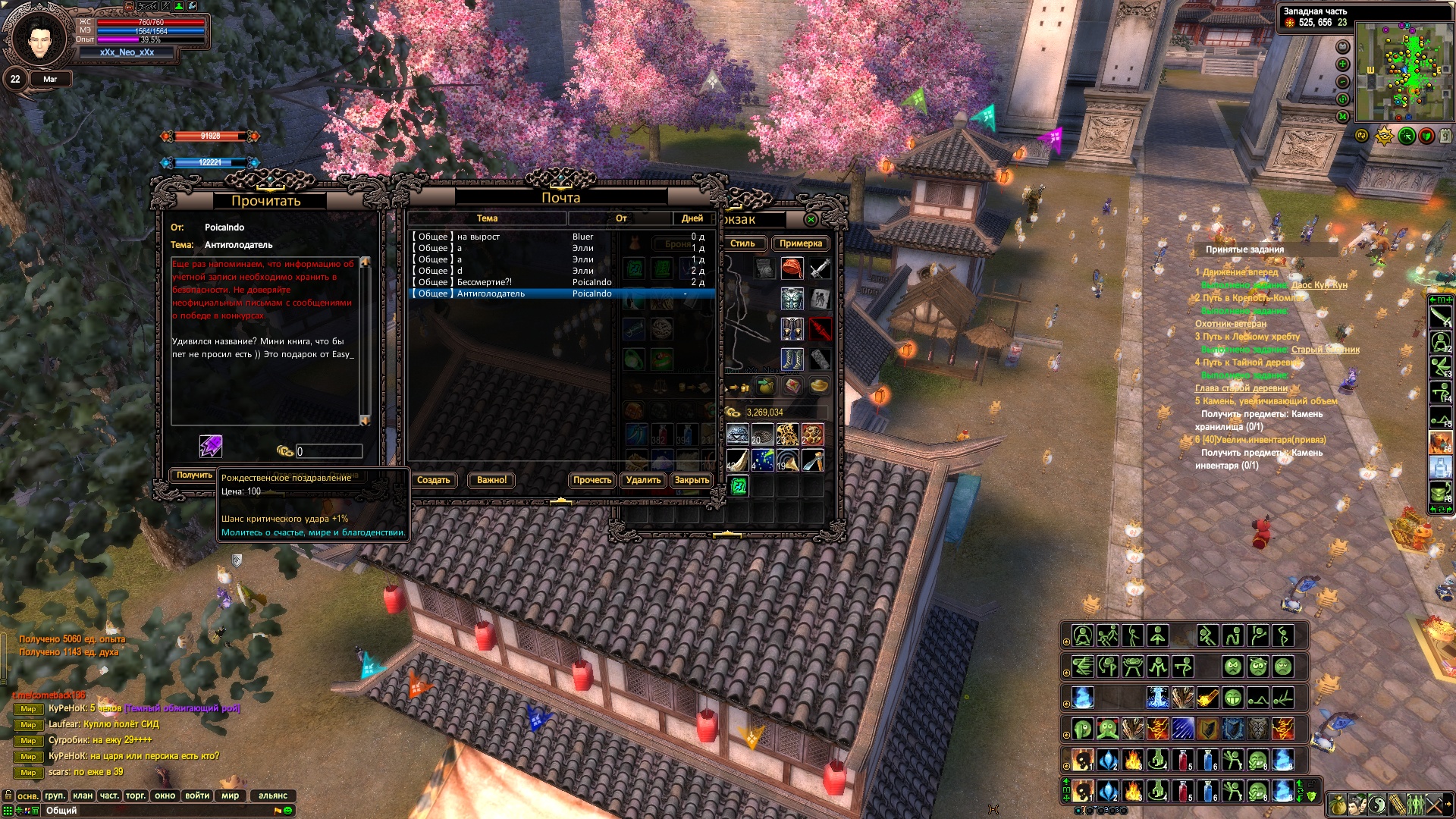The image size is (1456, 819).
Task: Open the Даос Кун Кун quest link
Action: [x=1319, y=285]
